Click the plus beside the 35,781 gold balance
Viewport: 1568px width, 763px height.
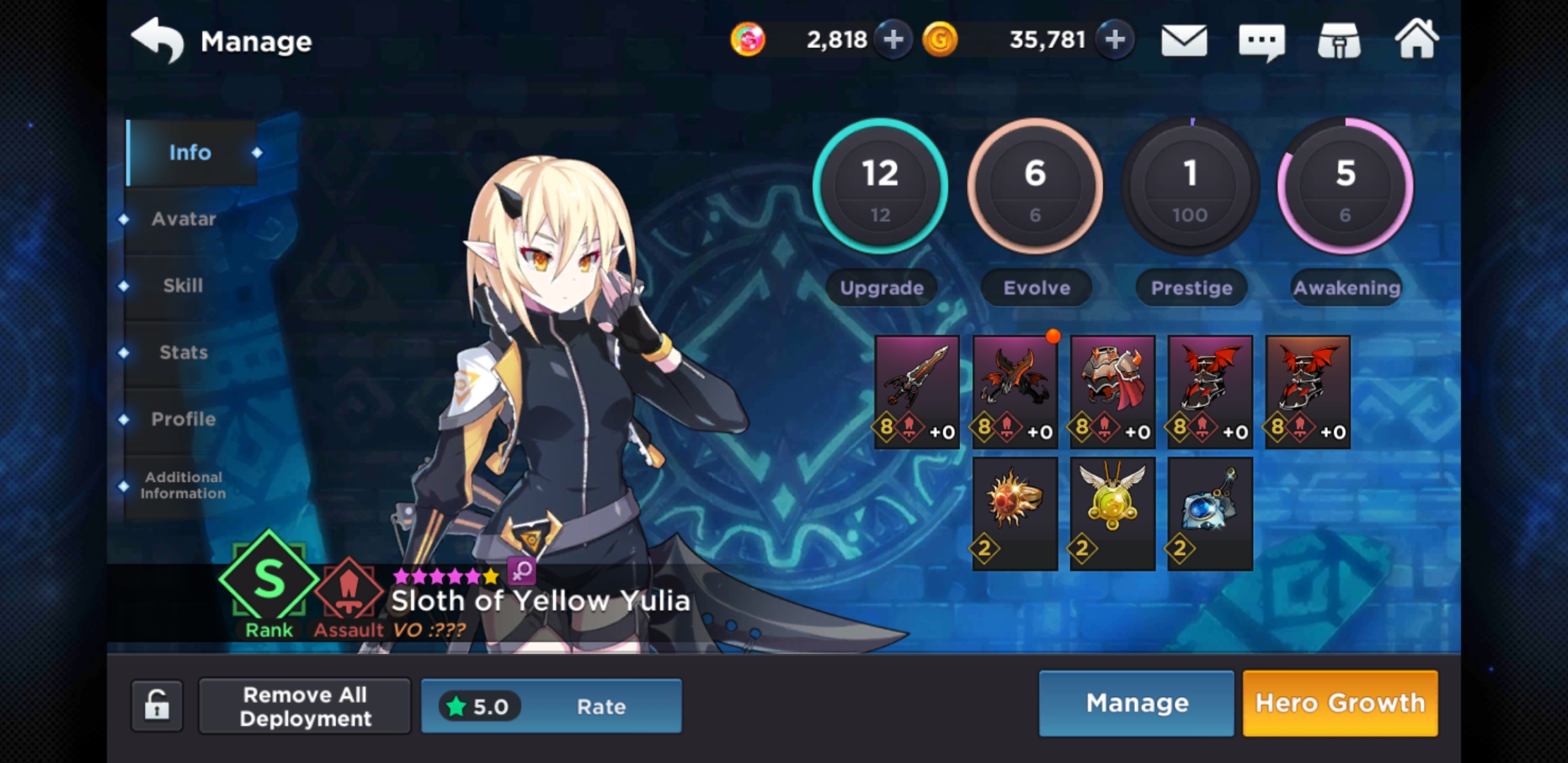click(1114, 40)
